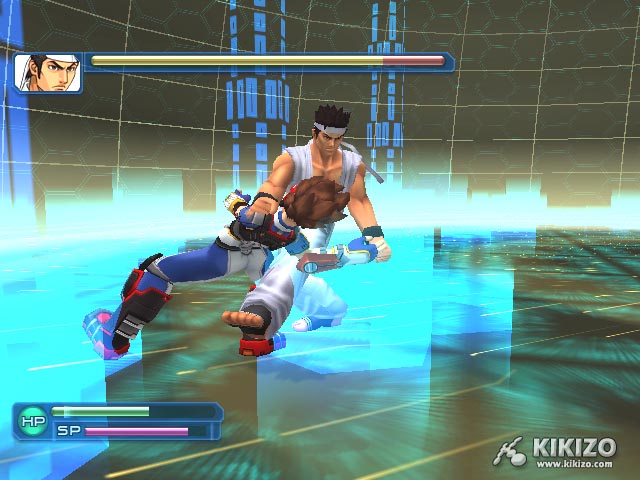This screenshot has height=480, width=640.
Task: Select the green HP badge icon
Action: (31, 421)
